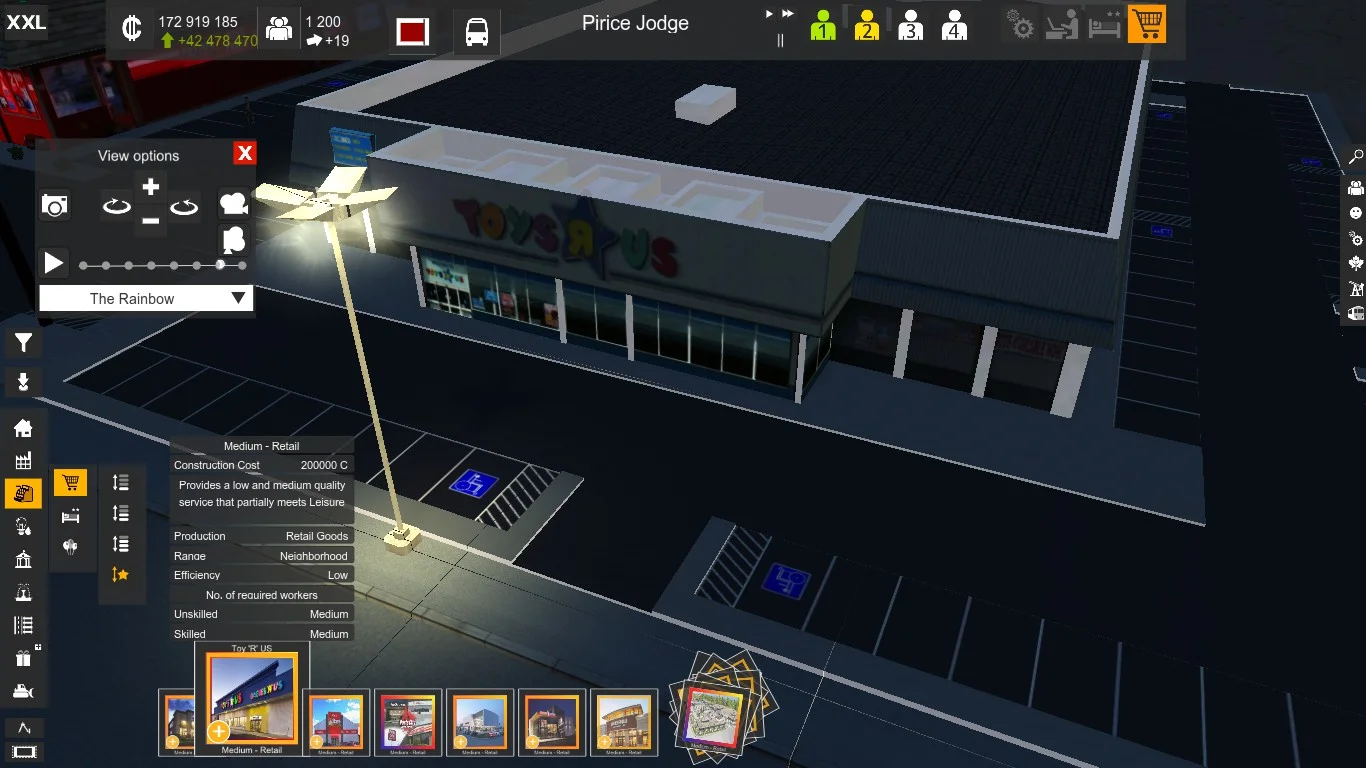Select the shopping cart retail category
1366x768 pixels.
pyautogui.click(x=70, y=484)
